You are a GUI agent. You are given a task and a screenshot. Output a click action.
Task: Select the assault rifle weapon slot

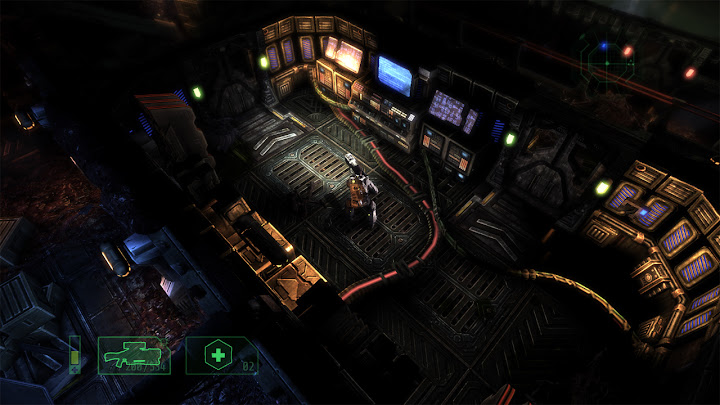coord(134,355)
